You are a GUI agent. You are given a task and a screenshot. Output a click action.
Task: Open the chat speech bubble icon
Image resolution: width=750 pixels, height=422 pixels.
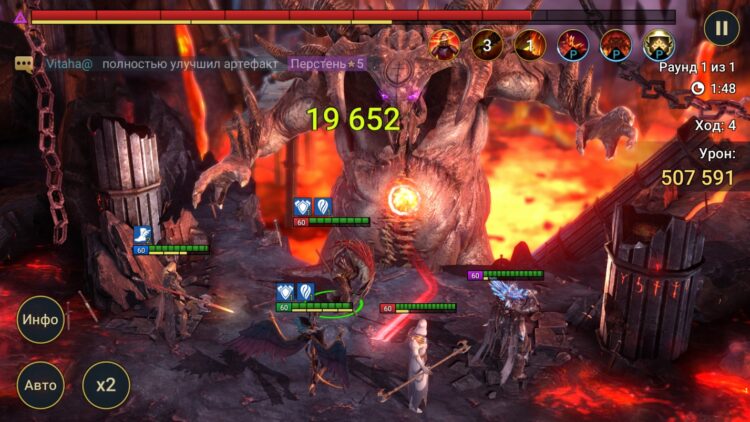pos(24,63)
